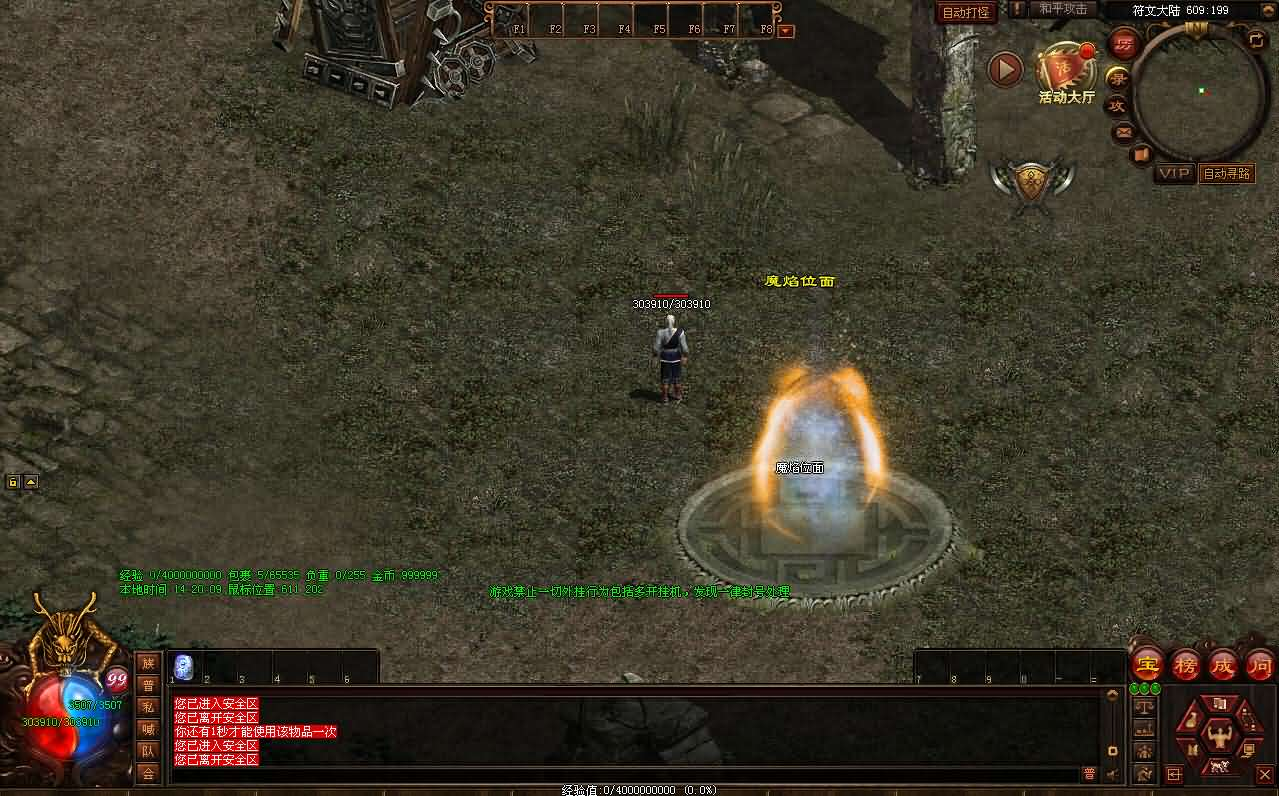Open the VIP panel
1279x796 pixels.
(1174, 173)
